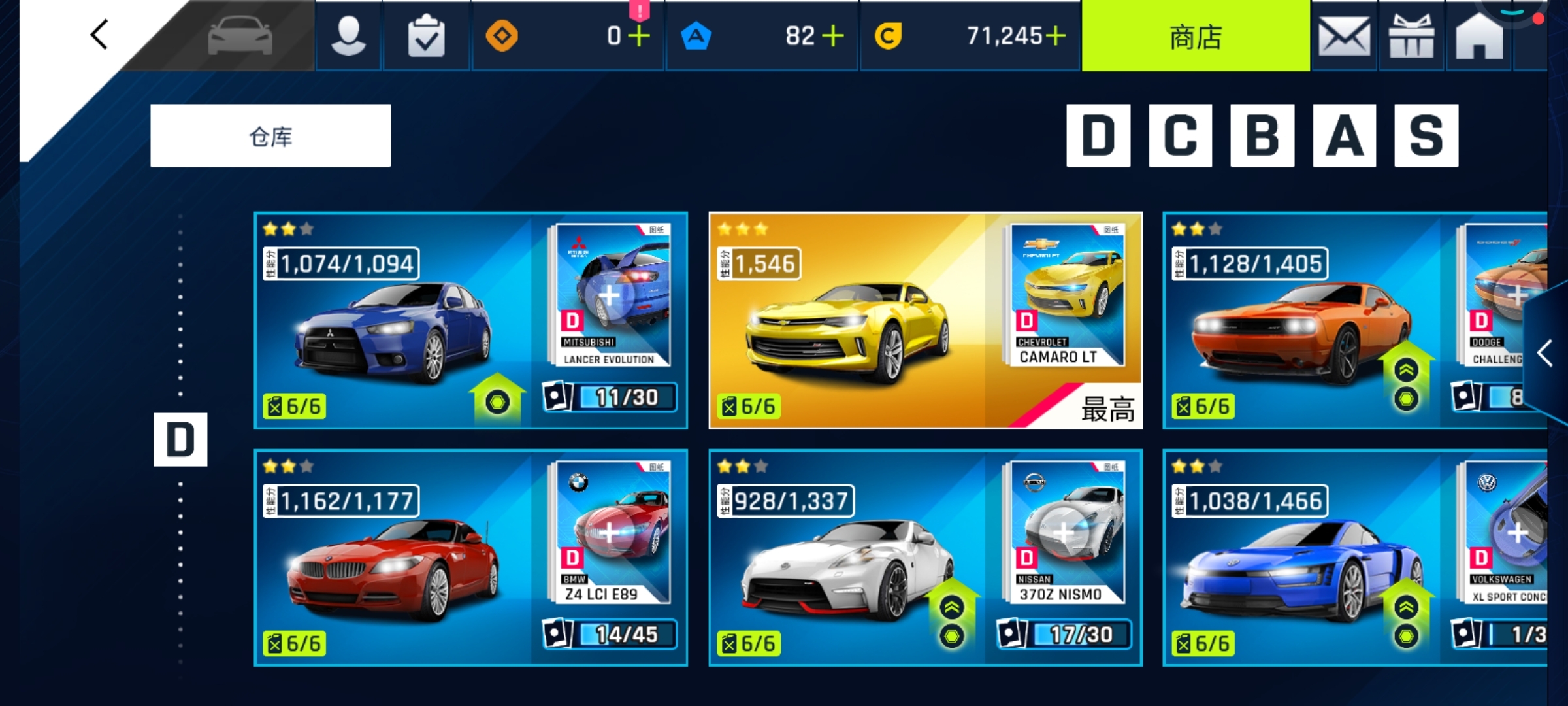Open the daily tasks clipboard icon
The height and width of the screenshot is (706, 1568).
[x=425, y=36]
